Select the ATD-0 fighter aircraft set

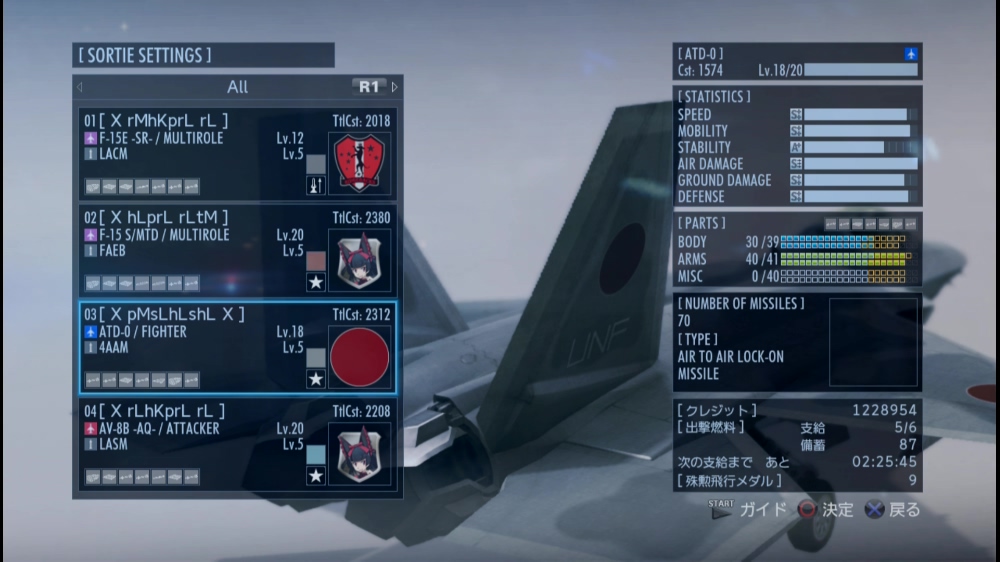click(190, 346)
